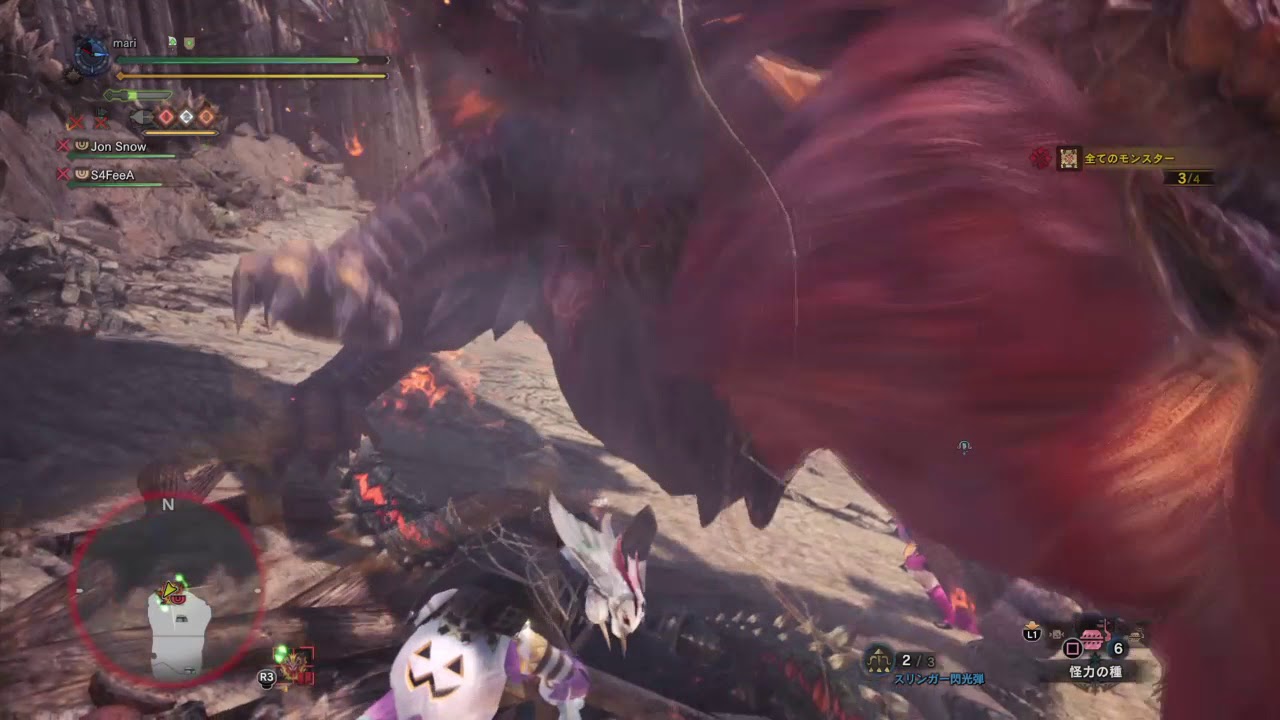Click the white gem in the gem row
The image size is (1280, 720).
[186, 115]
